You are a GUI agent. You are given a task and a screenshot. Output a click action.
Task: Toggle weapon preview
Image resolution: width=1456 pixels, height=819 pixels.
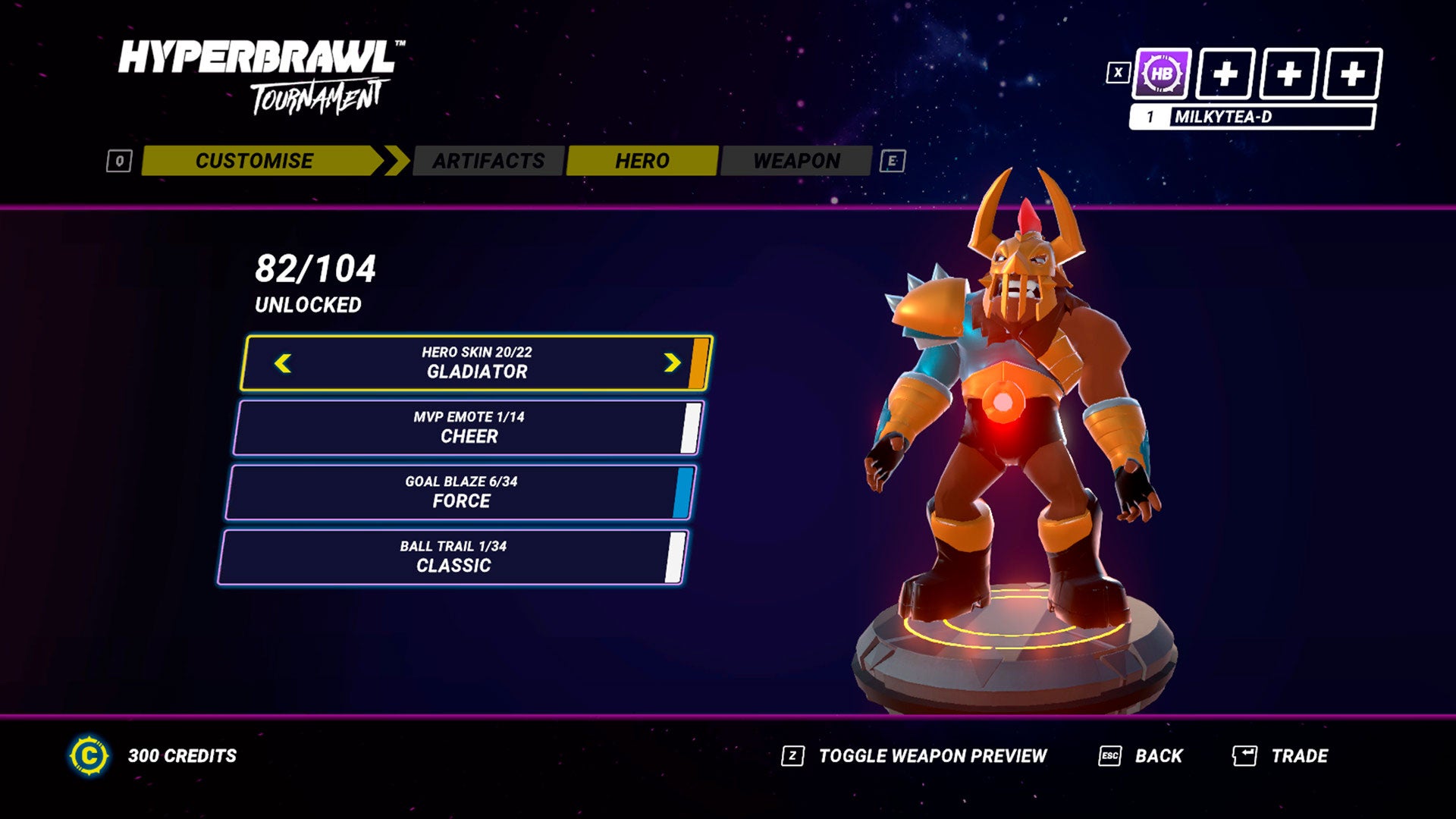(931, 756)
